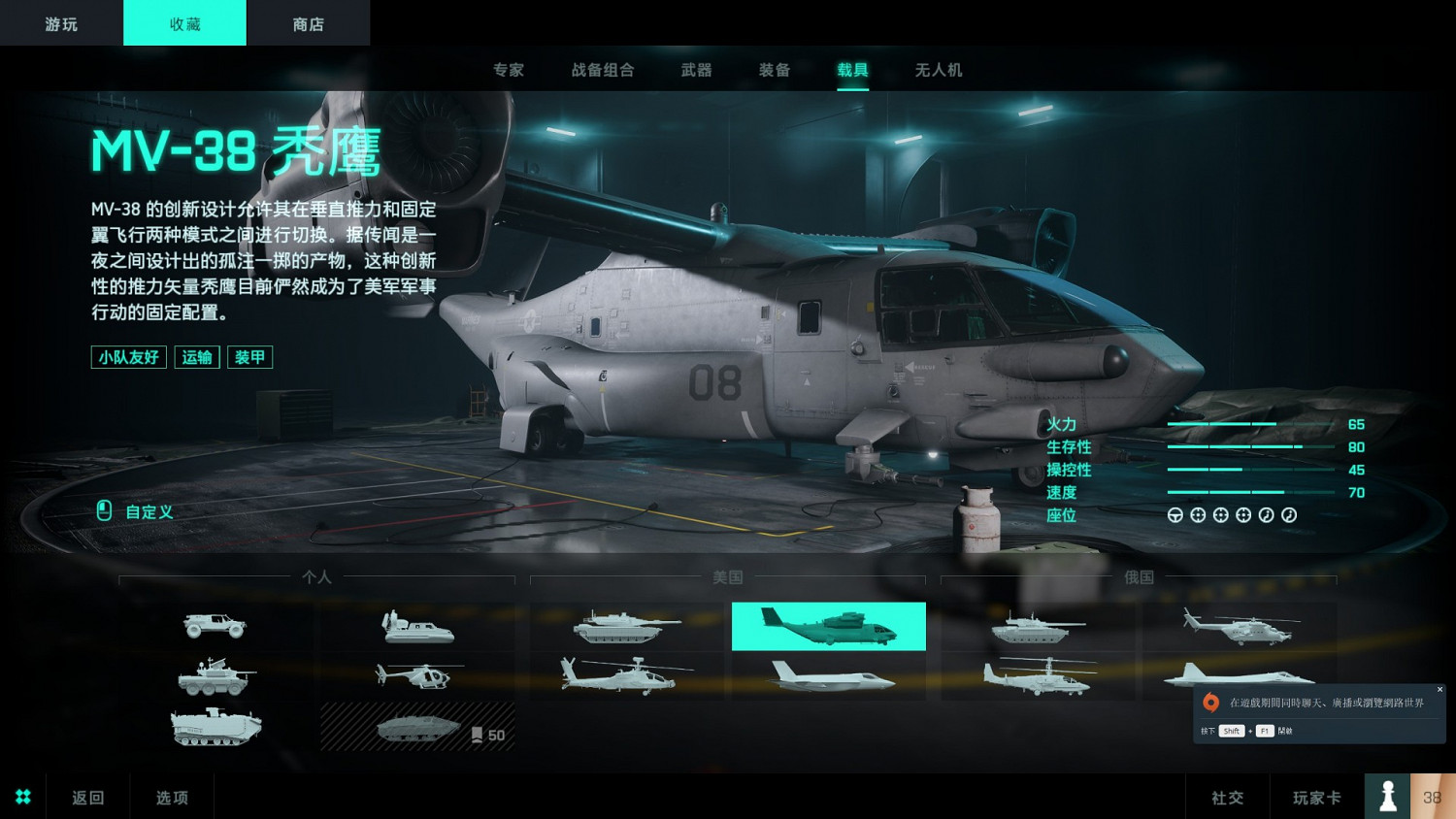Viewport: 1456px width, 819px height.
Task: Open the 商店 menu
Action: [309, 22]
